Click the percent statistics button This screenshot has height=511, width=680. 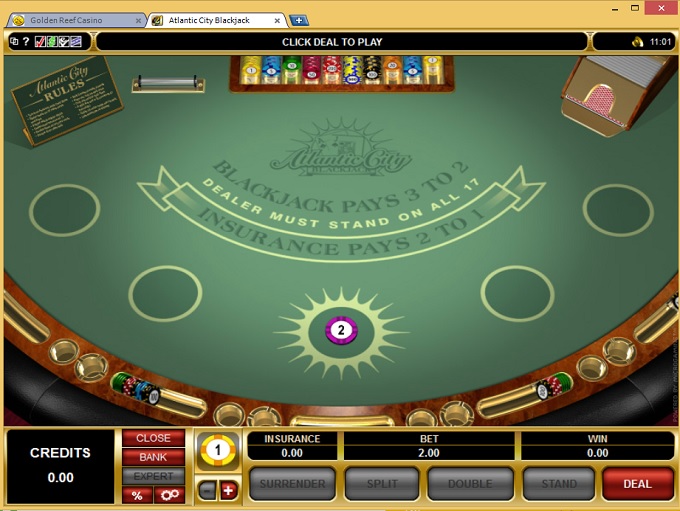coord(136,495)
